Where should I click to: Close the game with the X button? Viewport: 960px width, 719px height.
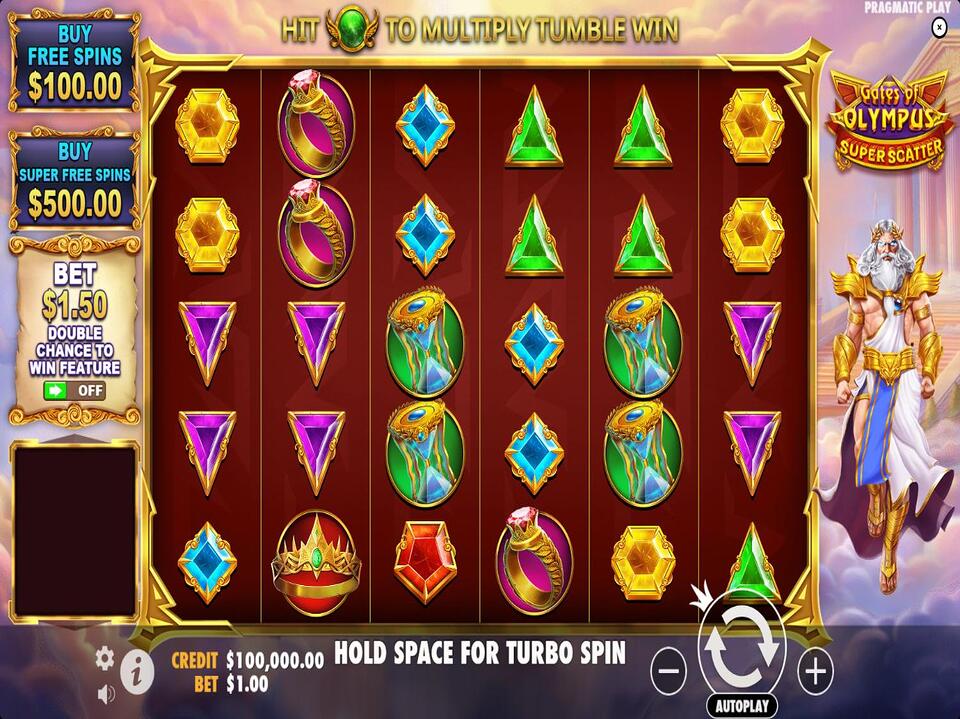pyautogui.click(x=938, y=28)
